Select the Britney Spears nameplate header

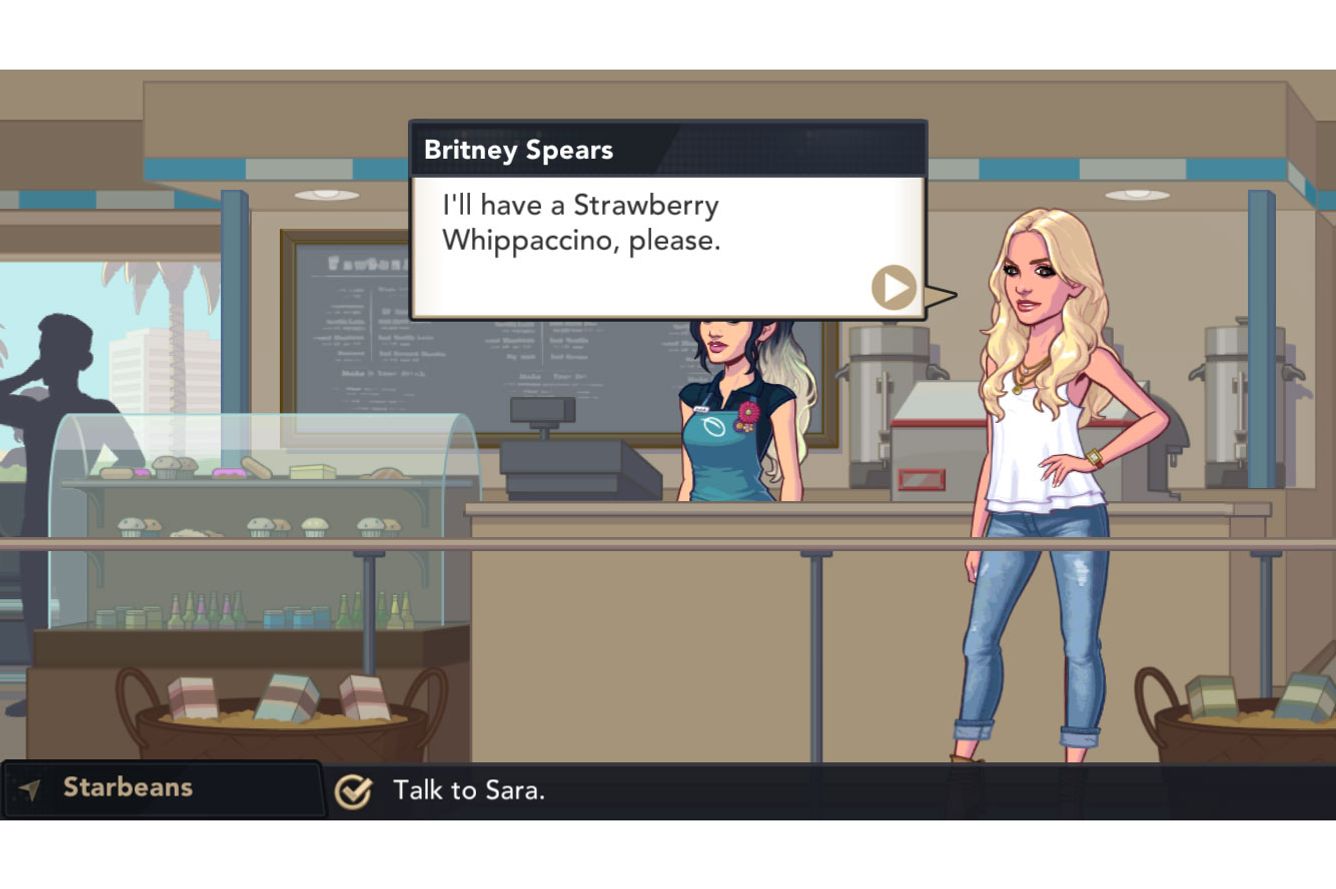tap(520, 149)
